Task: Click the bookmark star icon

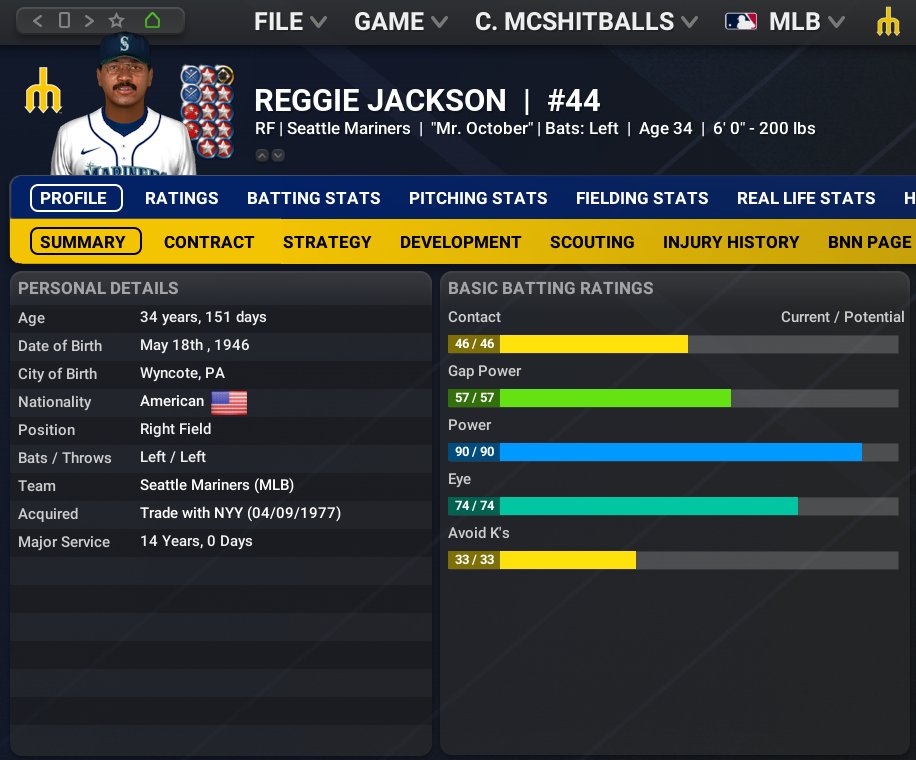Action: click(x=117, y=21)
